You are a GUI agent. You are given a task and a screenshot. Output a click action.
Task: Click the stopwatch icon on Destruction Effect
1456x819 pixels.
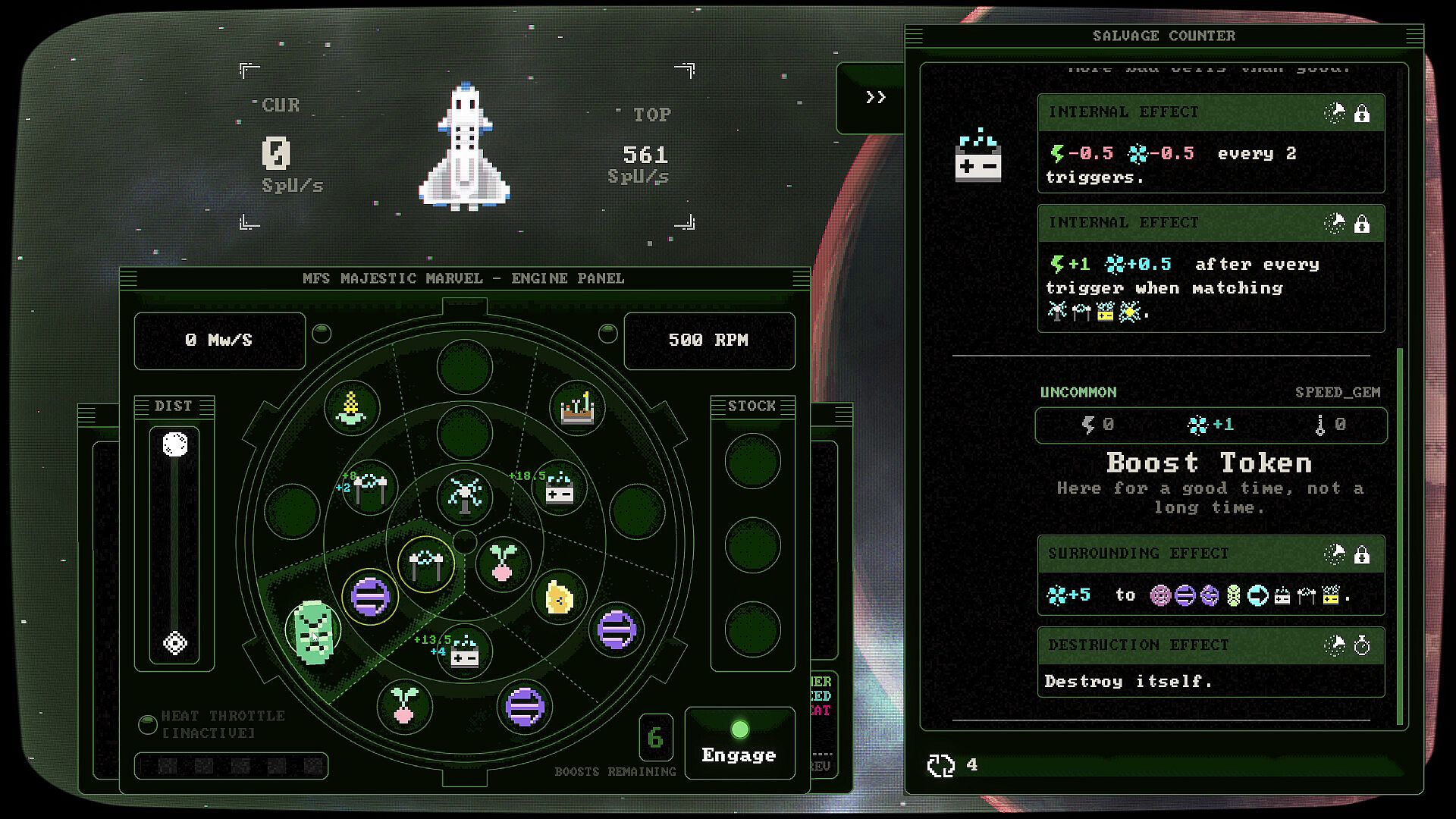point(1362,646)
